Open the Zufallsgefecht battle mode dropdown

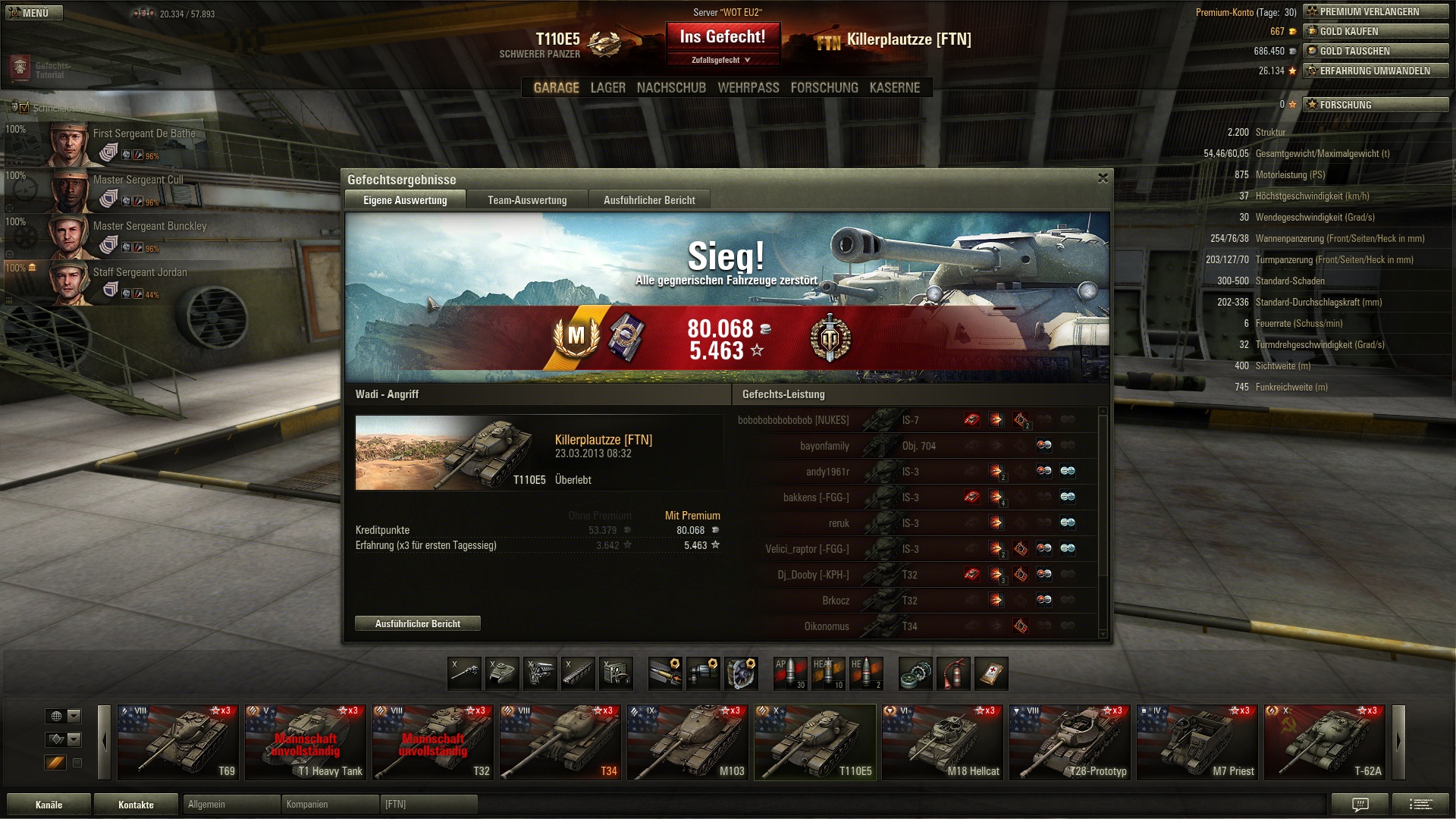tap(722, 60)
